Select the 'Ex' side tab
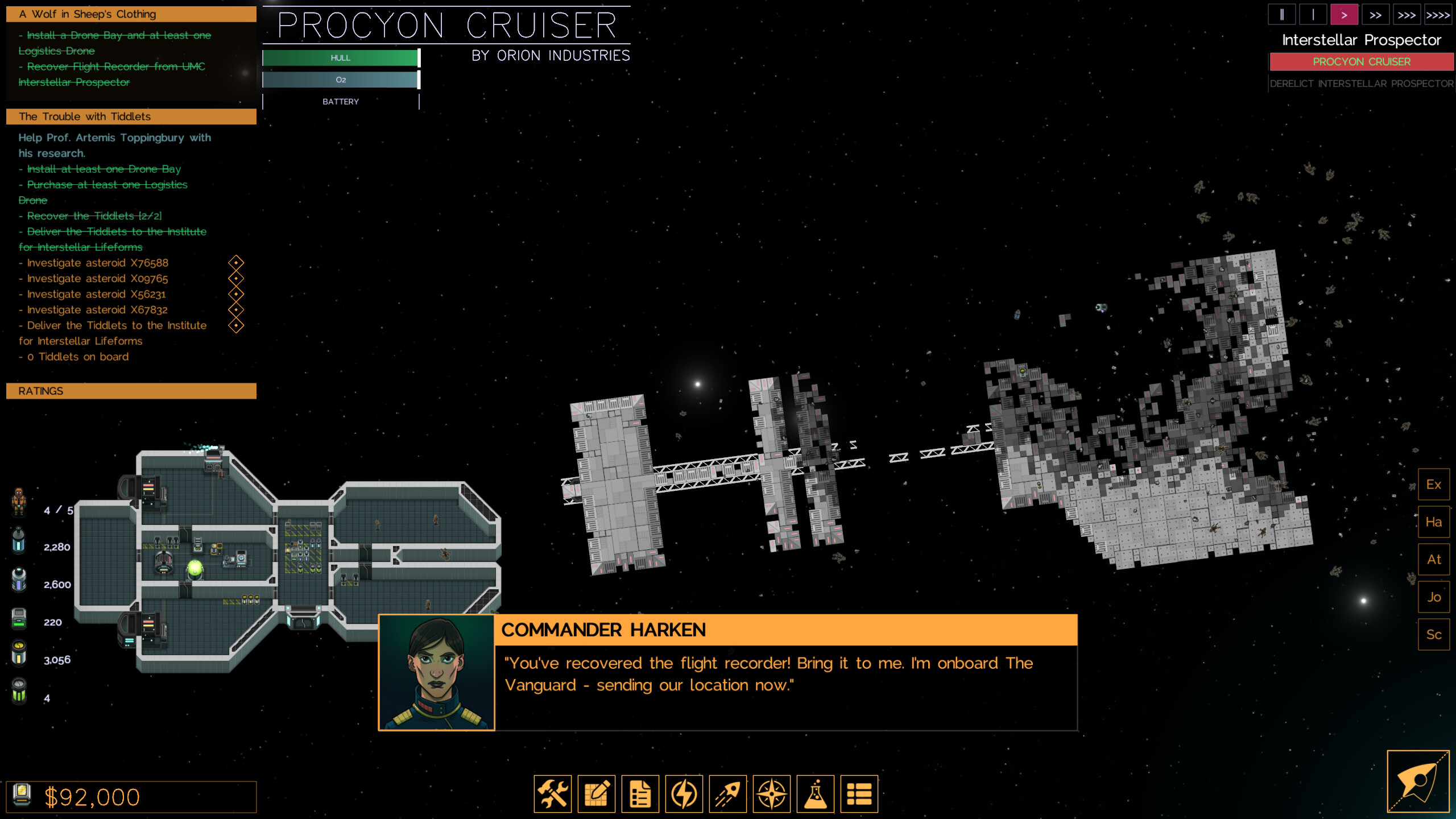1456x819 pixels. [x=1433, y=485]
